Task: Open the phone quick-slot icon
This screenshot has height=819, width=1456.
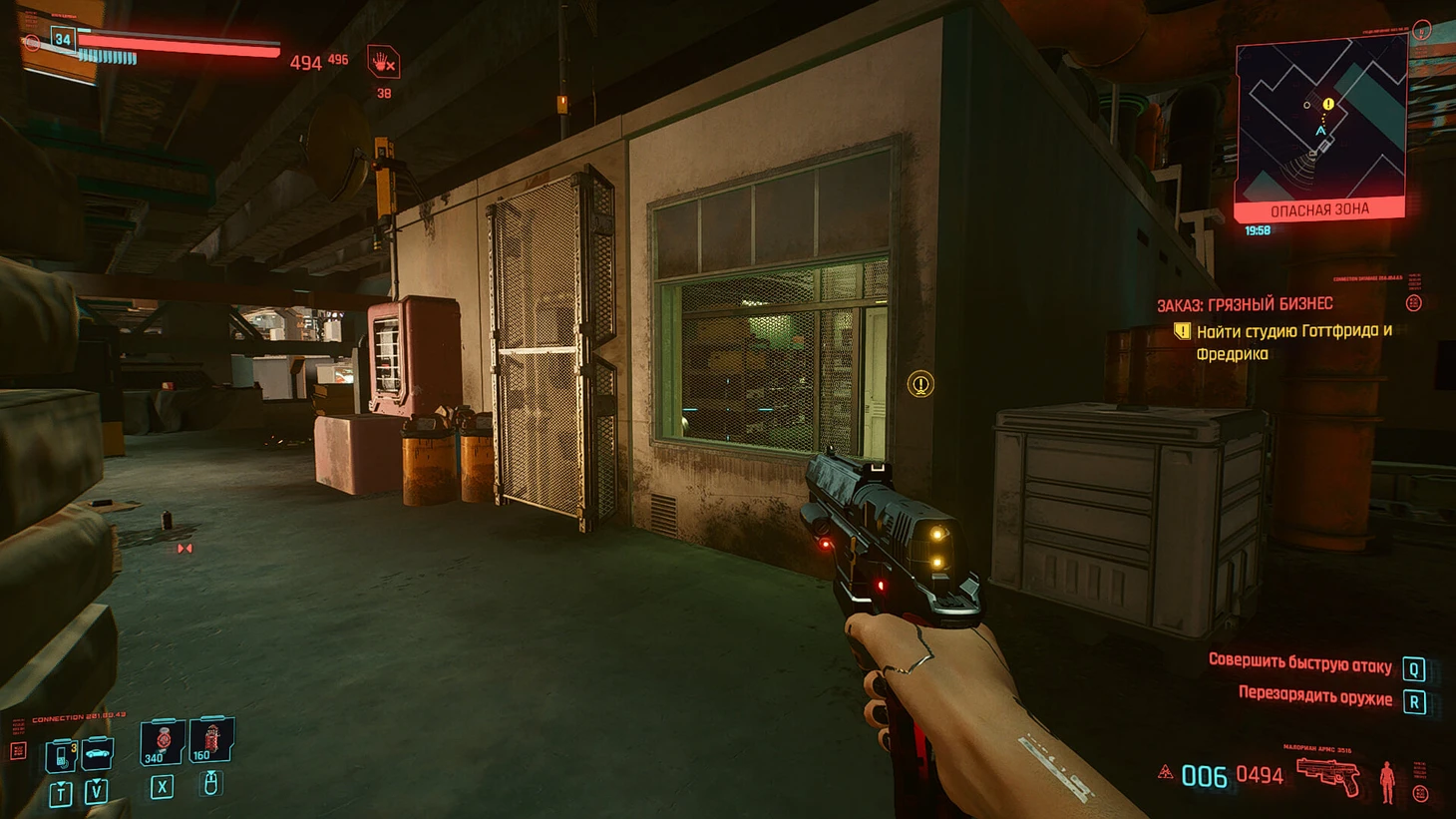Action: click(61, 755)
